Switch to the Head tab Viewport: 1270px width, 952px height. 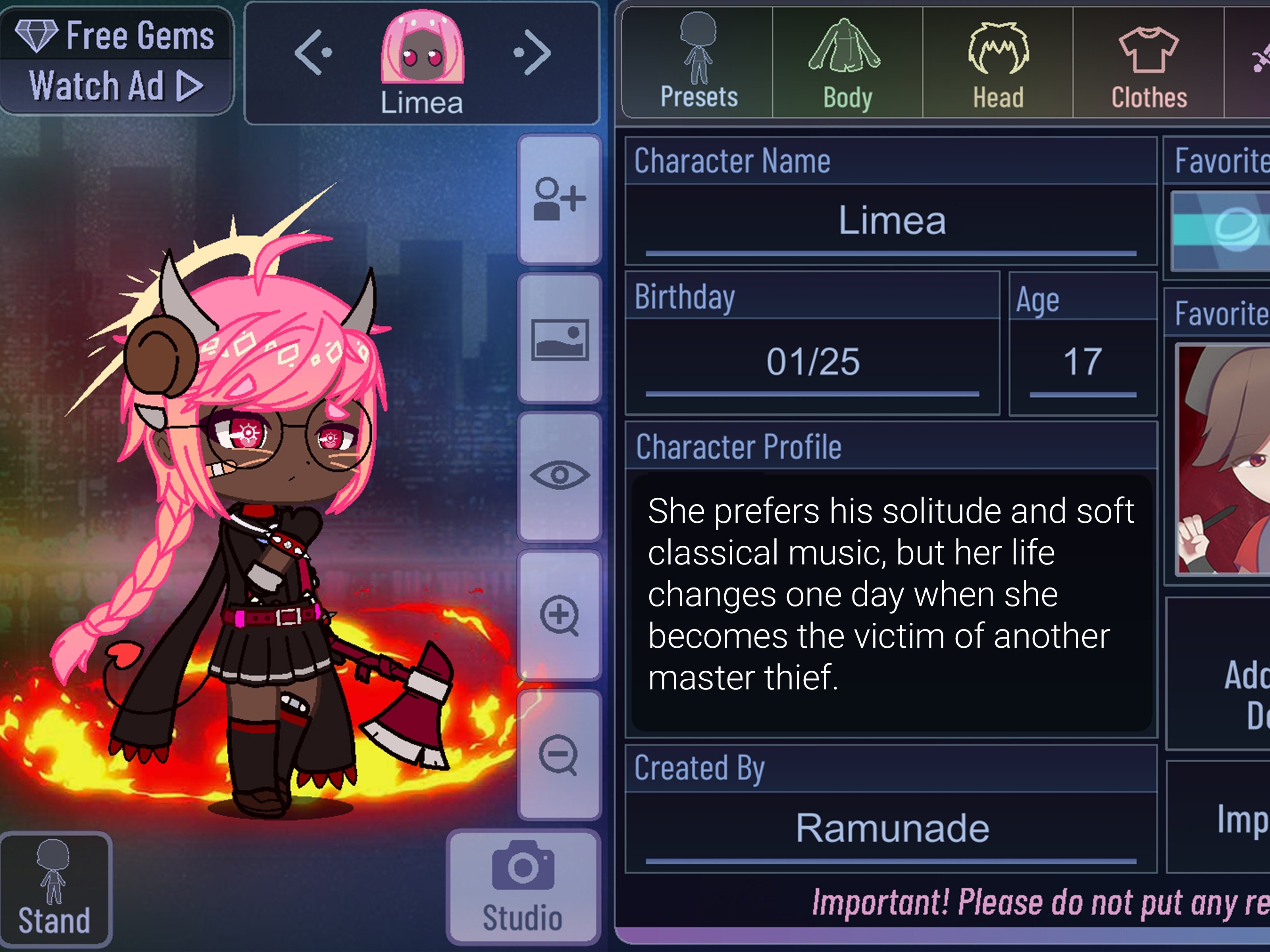(998, 63)
